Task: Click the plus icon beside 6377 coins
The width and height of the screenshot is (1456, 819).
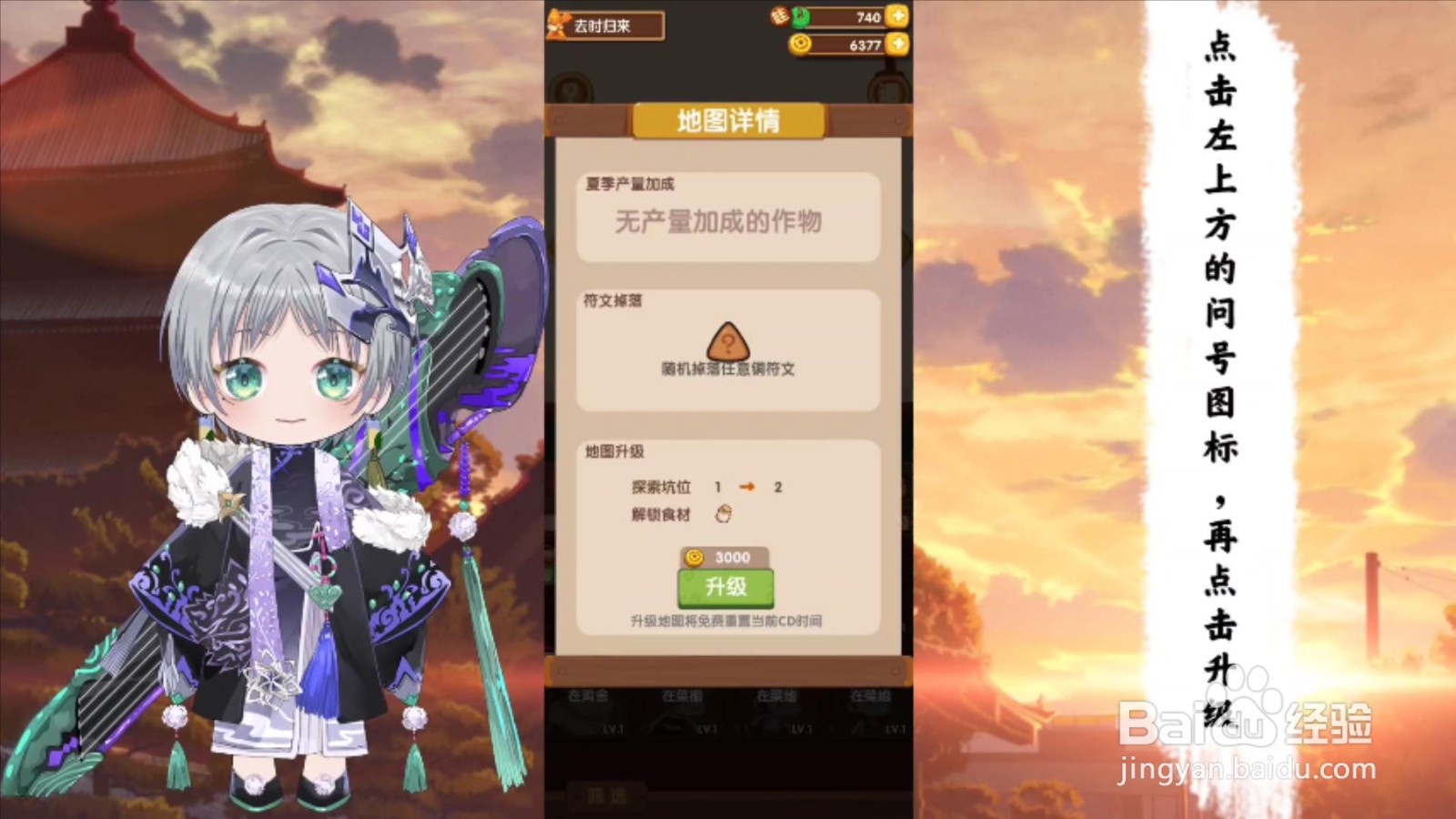Action: tap(897, 42)
